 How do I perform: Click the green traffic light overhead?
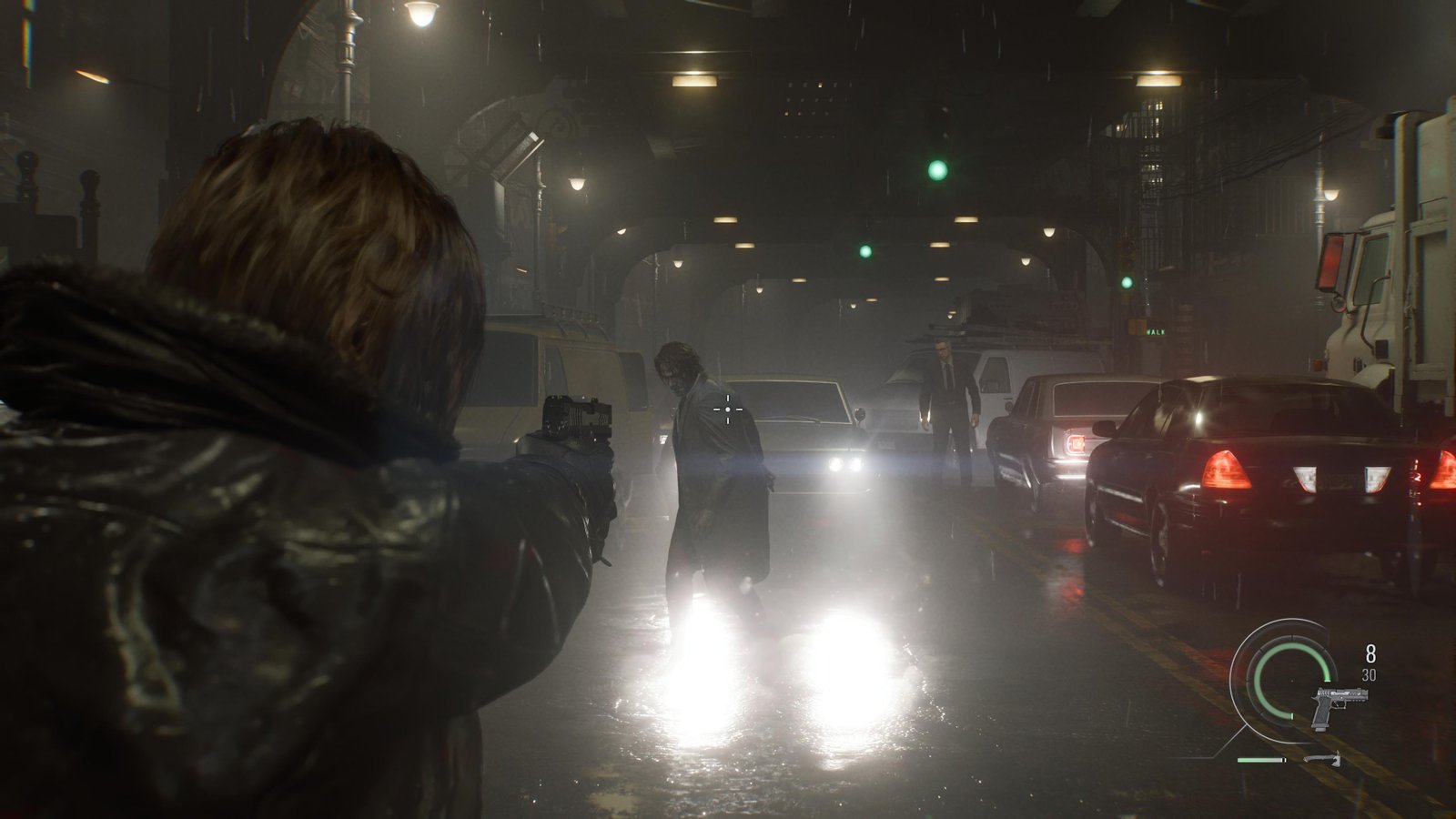[936, 168]
